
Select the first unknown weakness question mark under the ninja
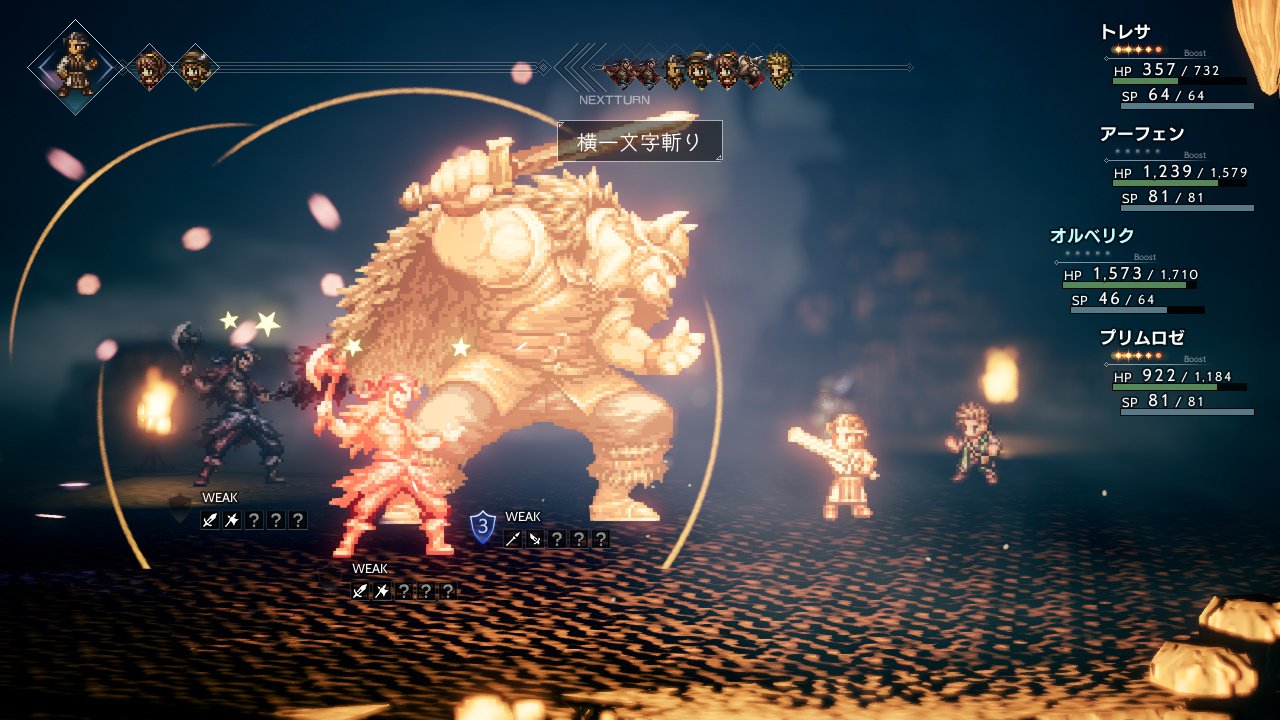coord(252,519)
